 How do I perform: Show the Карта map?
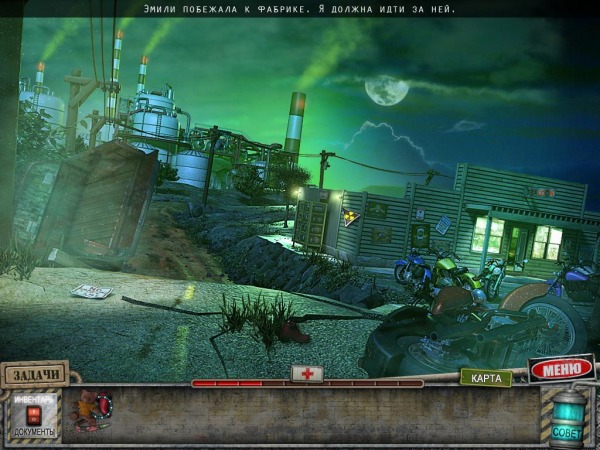click(x=486, y=378)
